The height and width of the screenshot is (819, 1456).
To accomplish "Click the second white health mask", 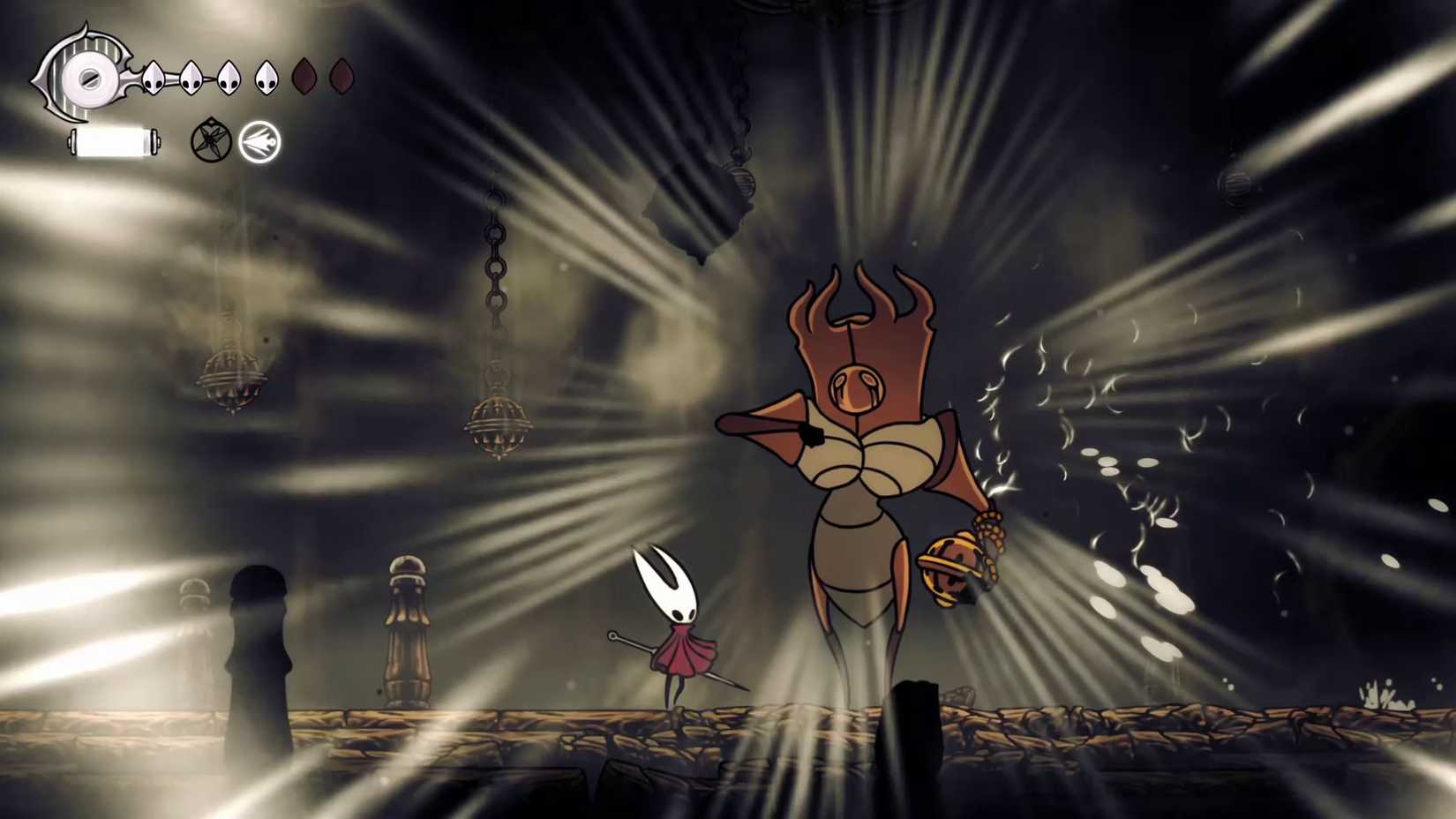I will 190,78.
